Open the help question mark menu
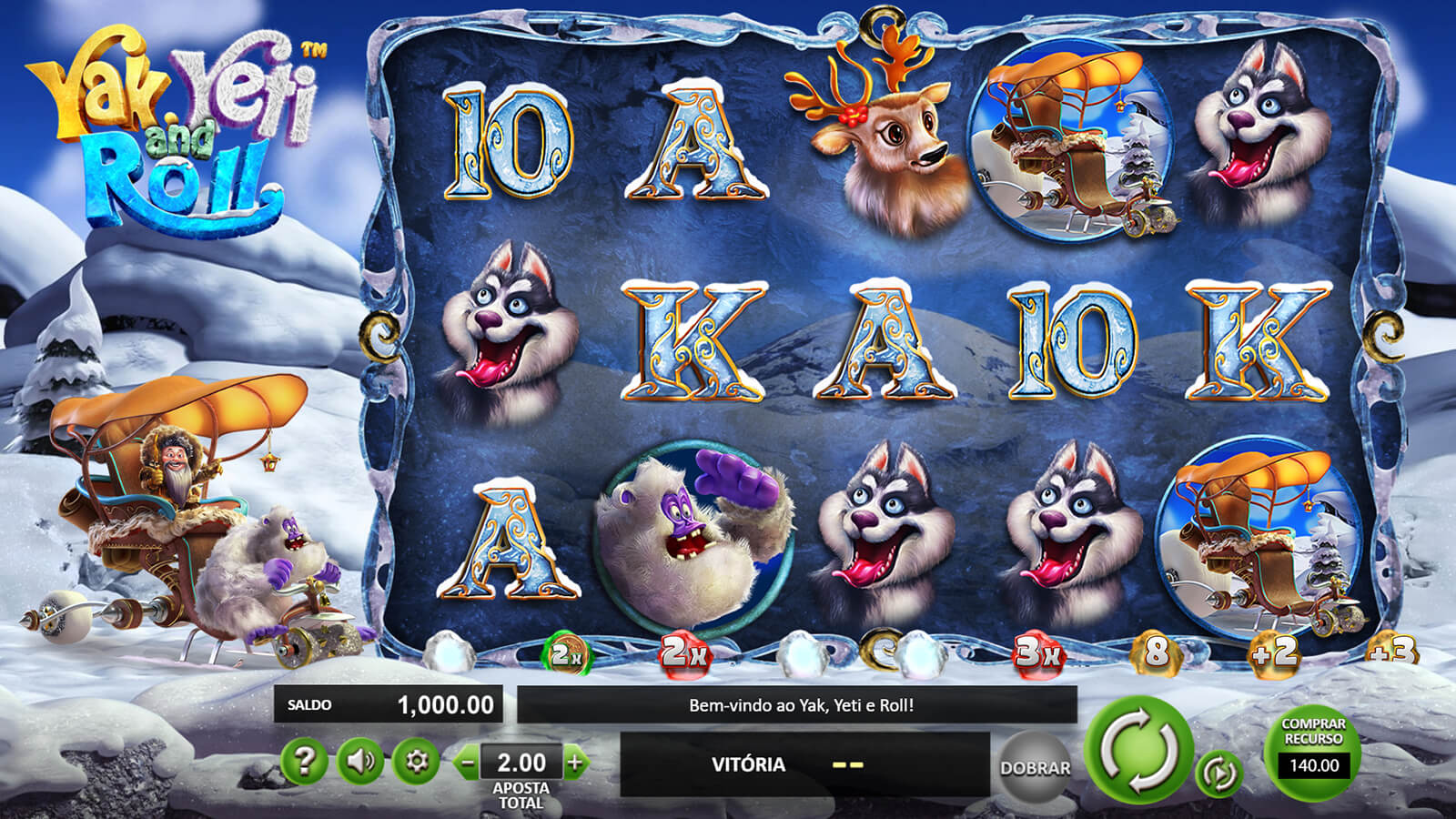This screenshot has width=1456, height=819. tap(304, 761)
